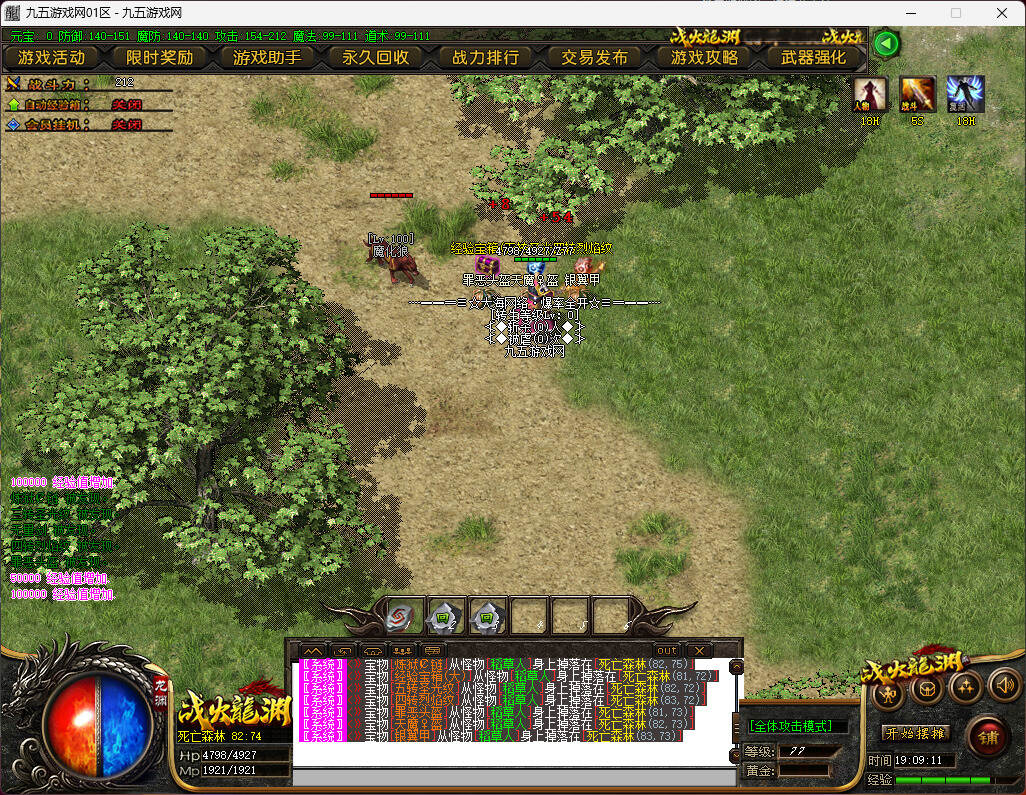Open the 游戏活动 menu
1026x795 pixels.
point(51,57)
